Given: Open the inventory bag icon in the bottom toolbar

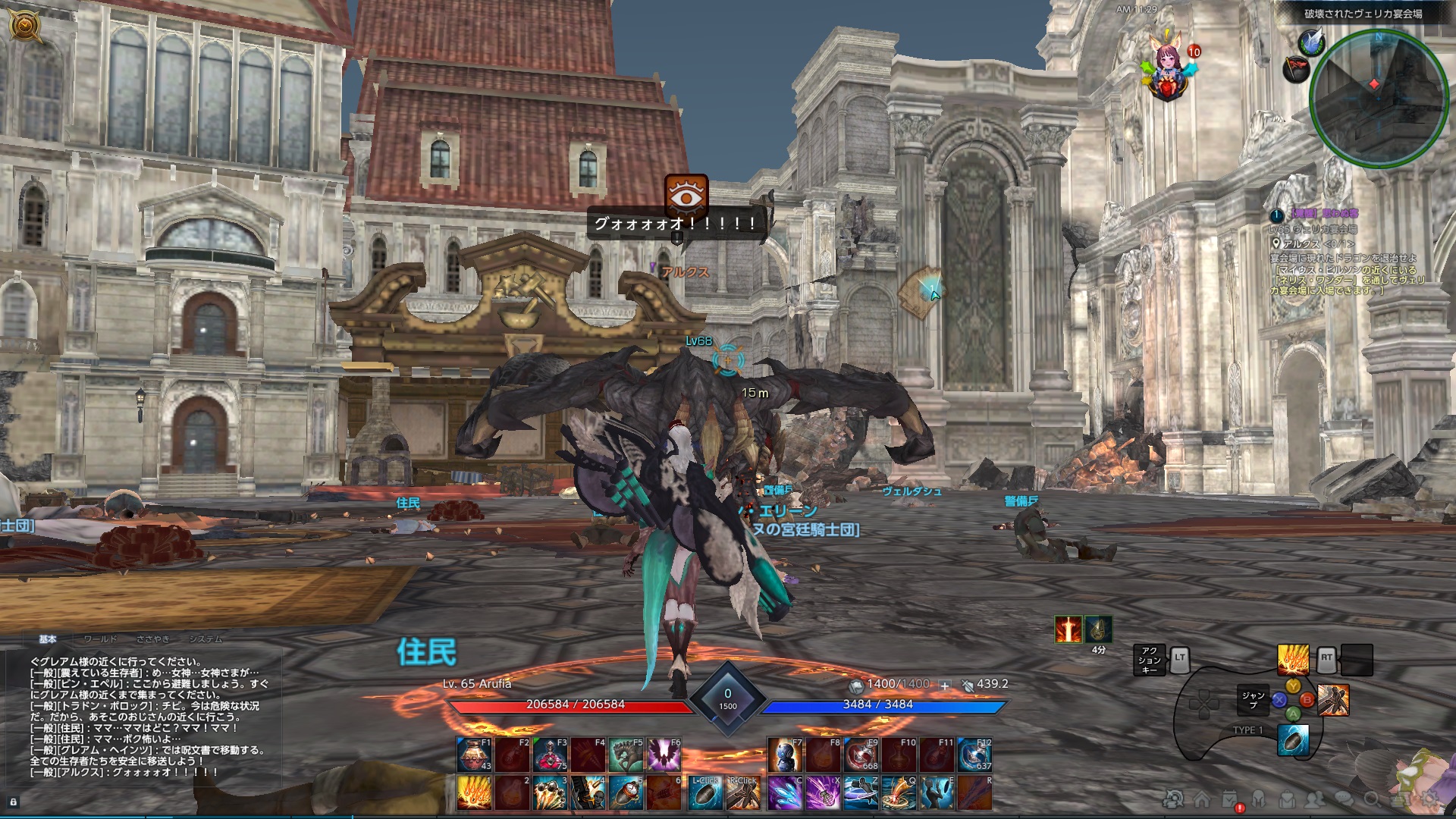Looking at the screenshot, I should pyautogui.click(x=1286, y=799).
